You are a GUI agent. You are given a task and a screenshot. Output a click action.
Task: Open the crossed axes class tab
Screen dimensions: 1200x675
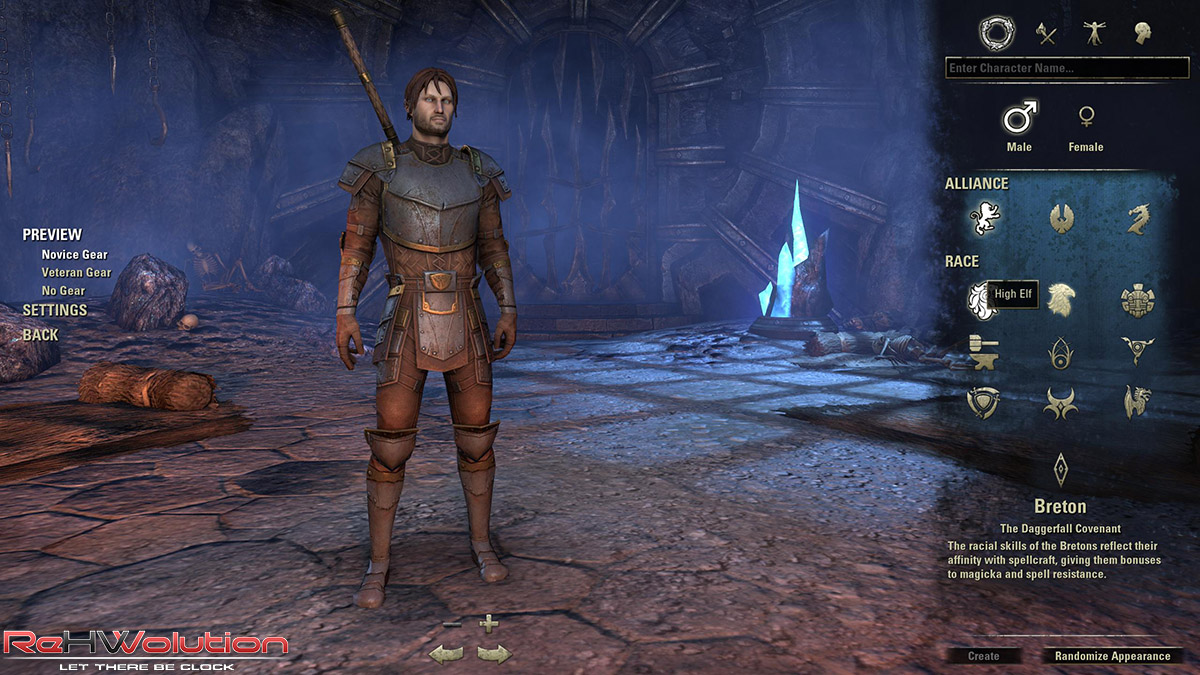pyautogui.click(x=1046, y=34)
